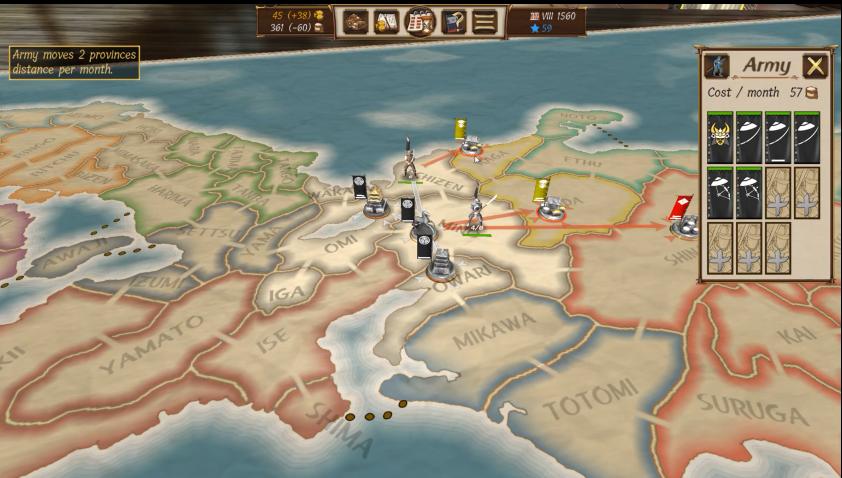Open the treasure chest menu
Image resolution: width=842 pixels, height=478 pixels.
[355, 21]
